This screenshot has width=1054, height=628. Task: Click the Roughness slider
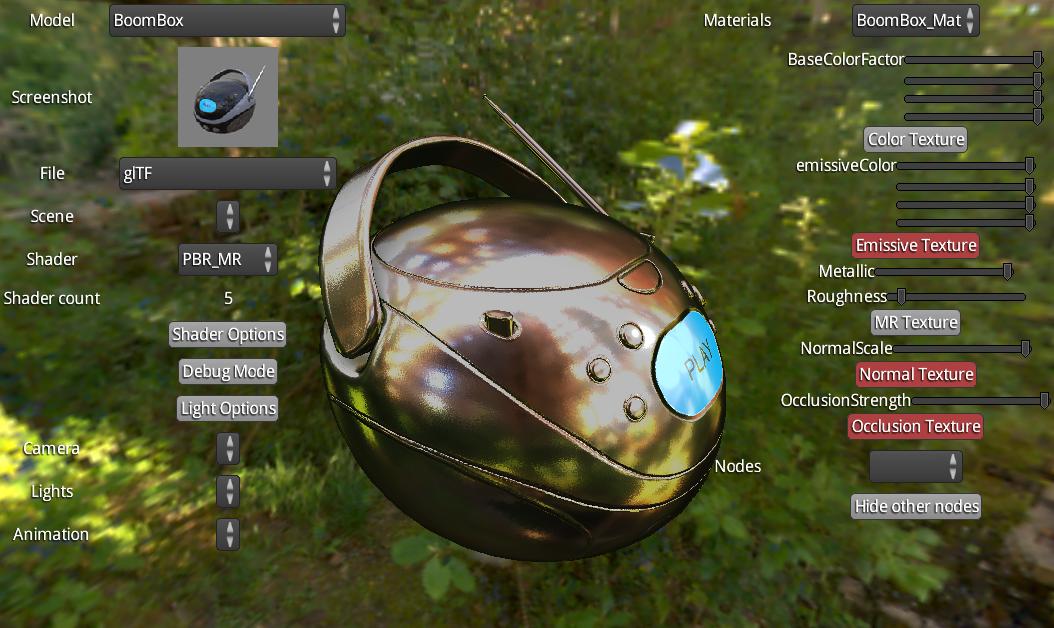(x=960, y=296)
